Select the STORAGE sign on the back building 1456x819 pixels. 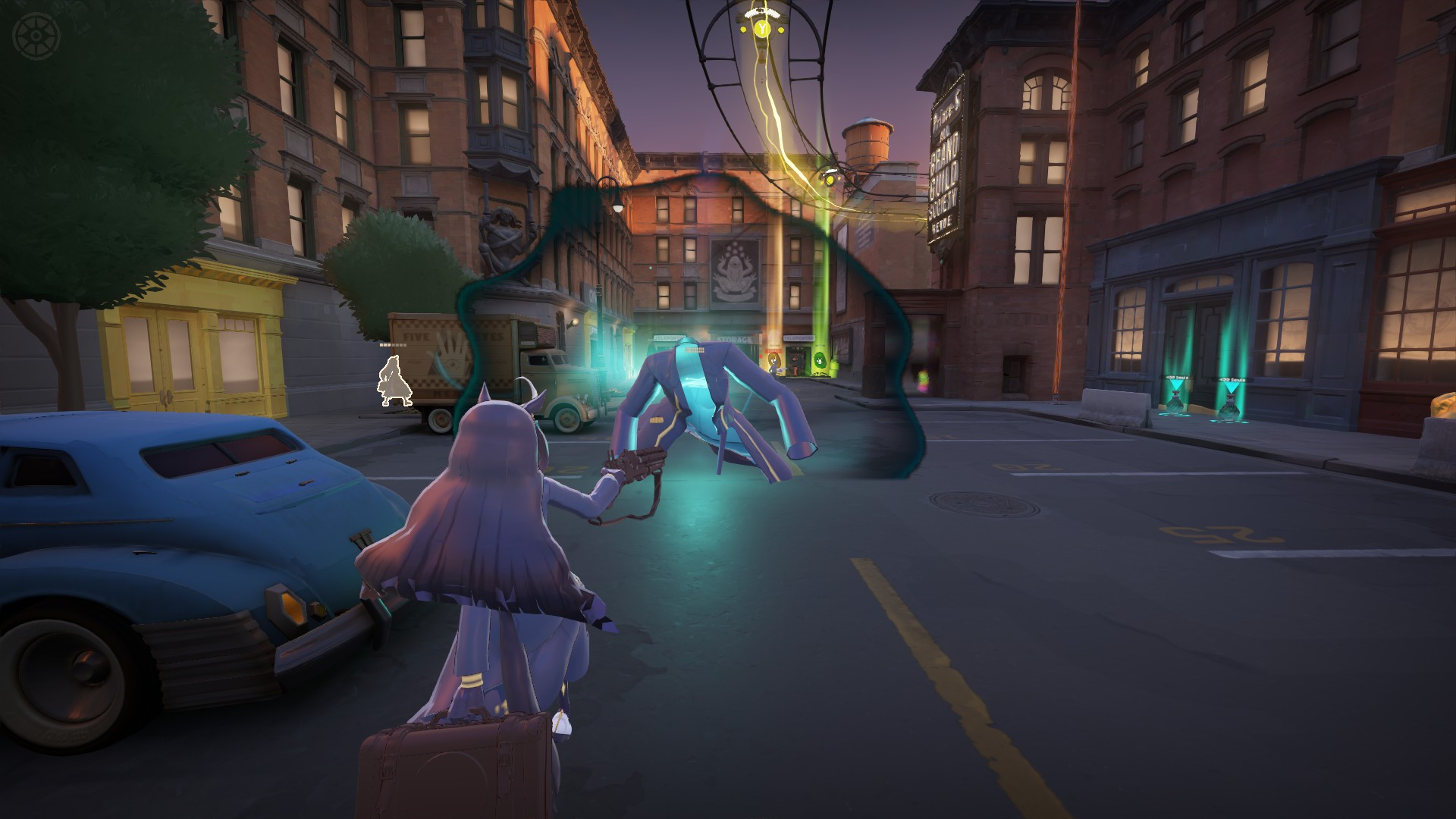733,338
